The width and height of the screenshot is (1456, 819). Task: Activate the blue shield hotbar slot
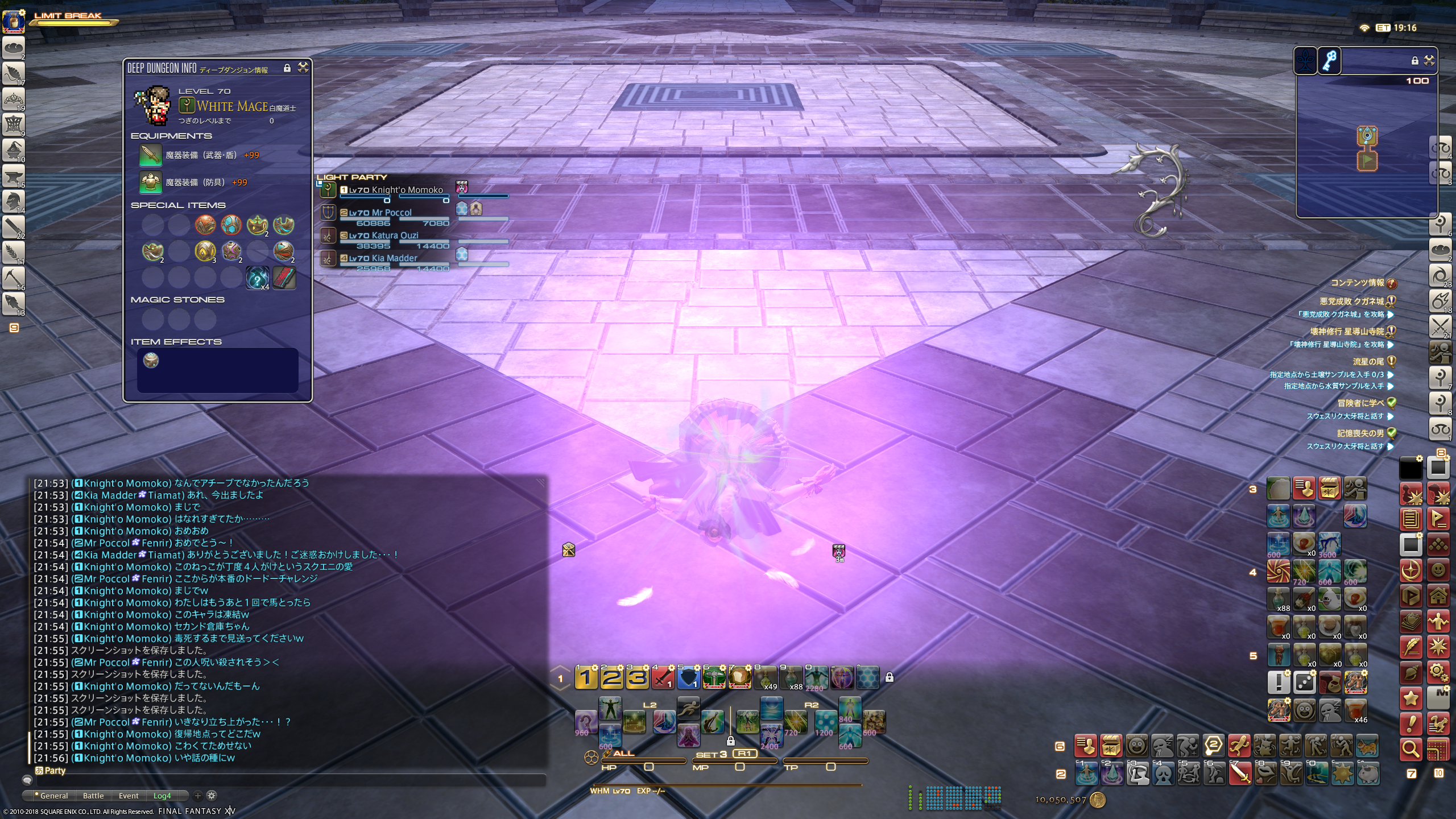pyautogui.click(x=689, y=677)
